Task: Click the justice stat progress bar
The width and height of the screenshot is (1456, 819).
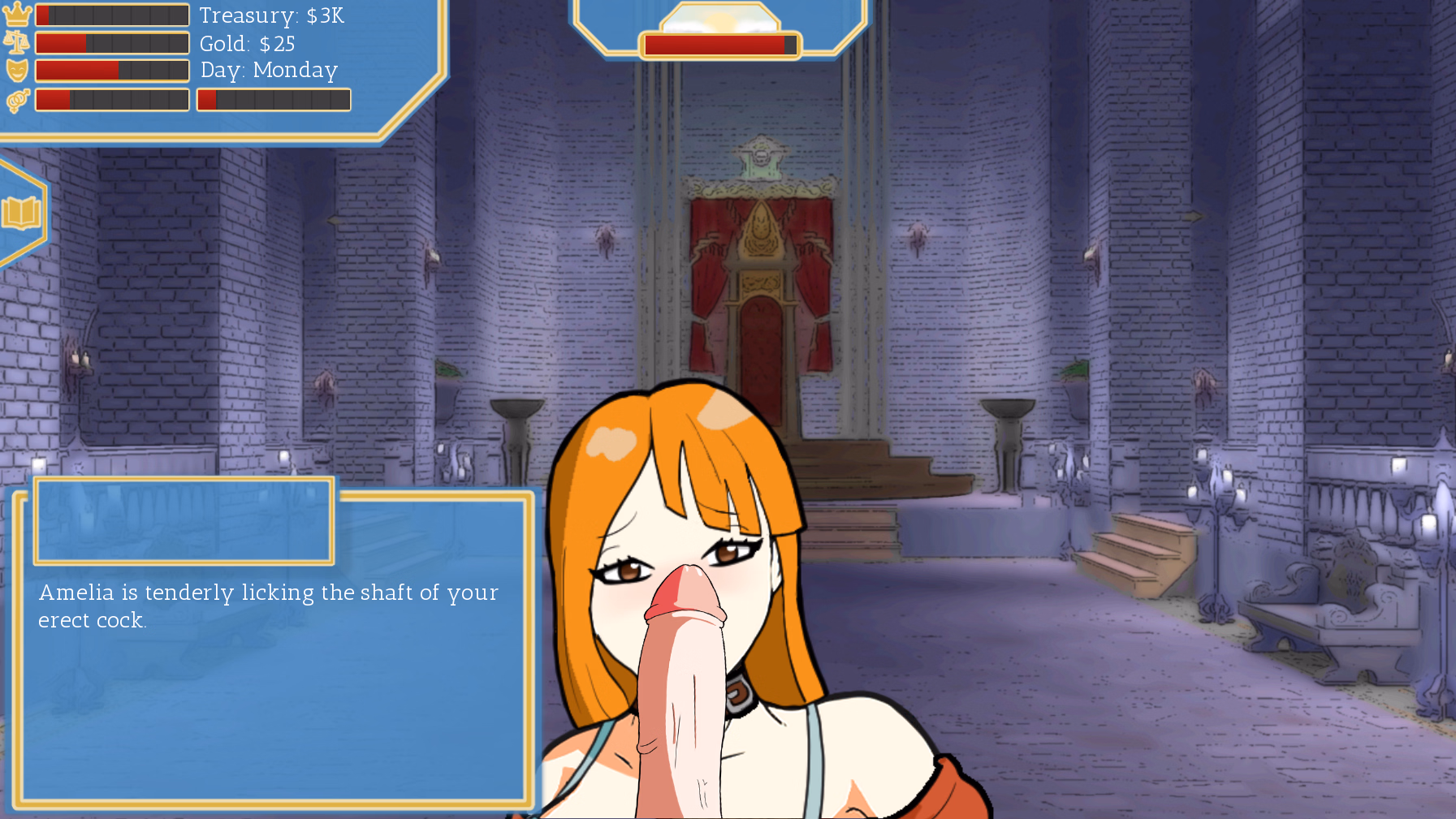Action: click(x=112, y=42)
